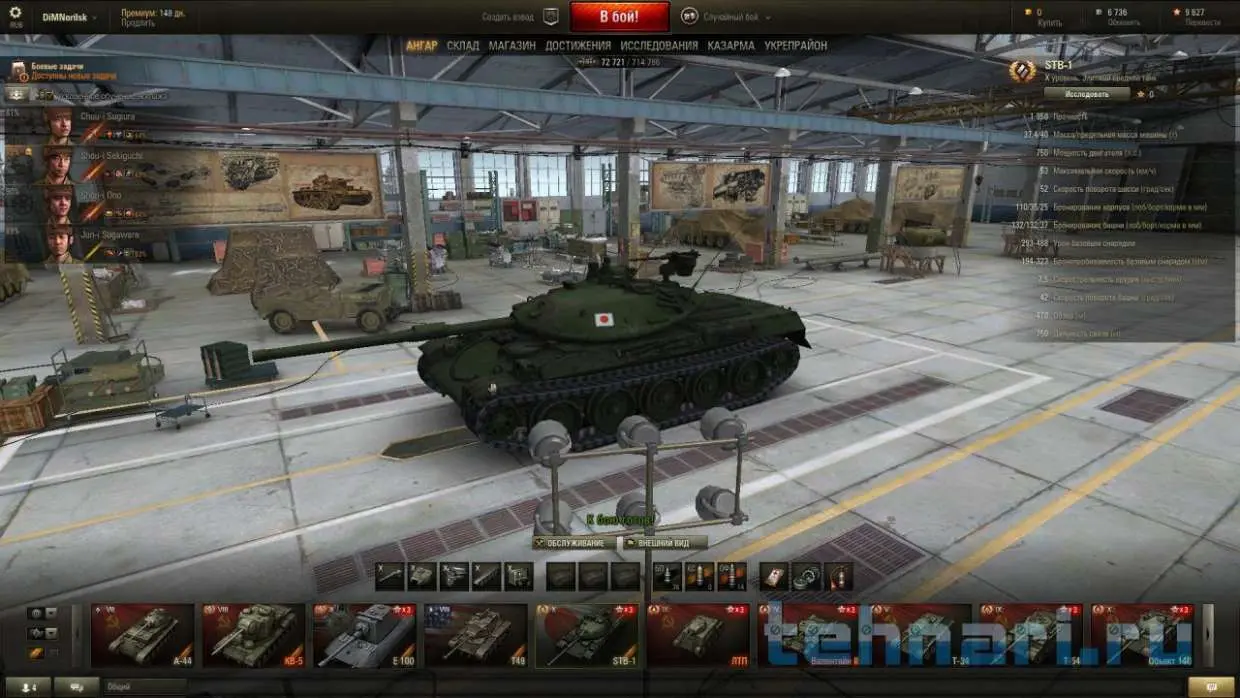Screen dimensions: 1240x698
Task: Open the Казарма tab
Action: tap(731, 46)
